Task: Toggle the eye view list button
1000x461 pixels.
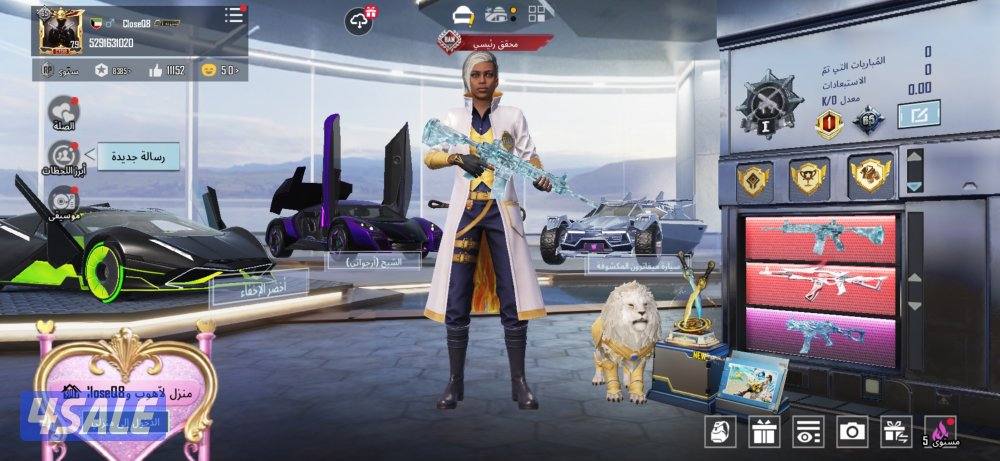Action: click(808, 431)
